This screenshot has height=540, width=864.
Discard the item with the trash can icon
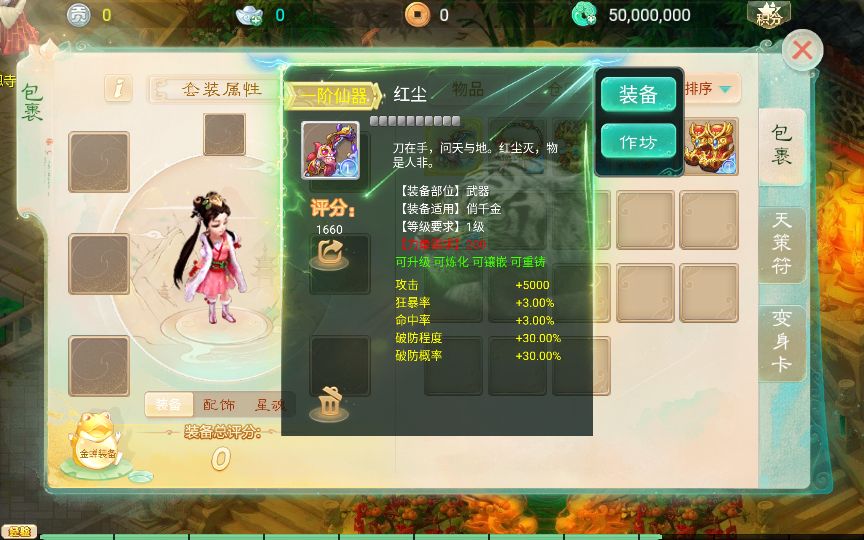(x=329, y=403)
